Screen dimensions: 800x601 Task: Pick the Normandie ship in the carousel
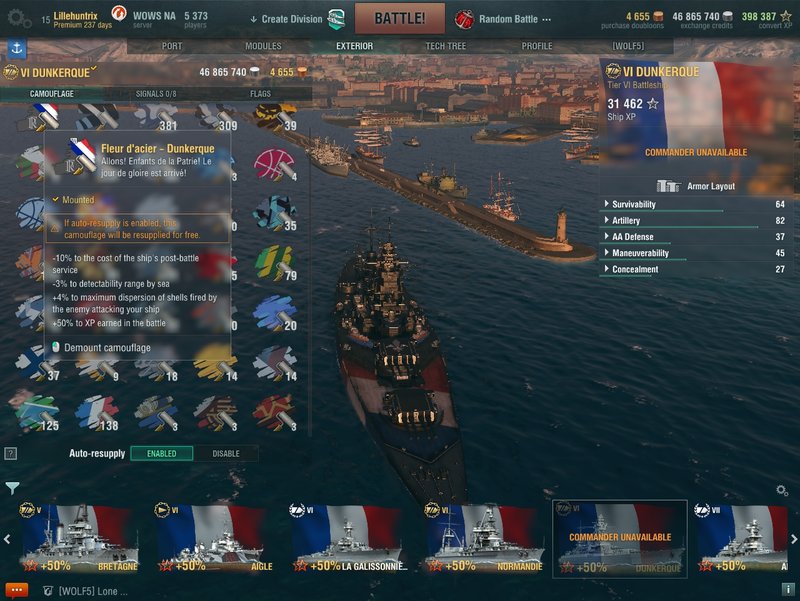click(483, 538)
